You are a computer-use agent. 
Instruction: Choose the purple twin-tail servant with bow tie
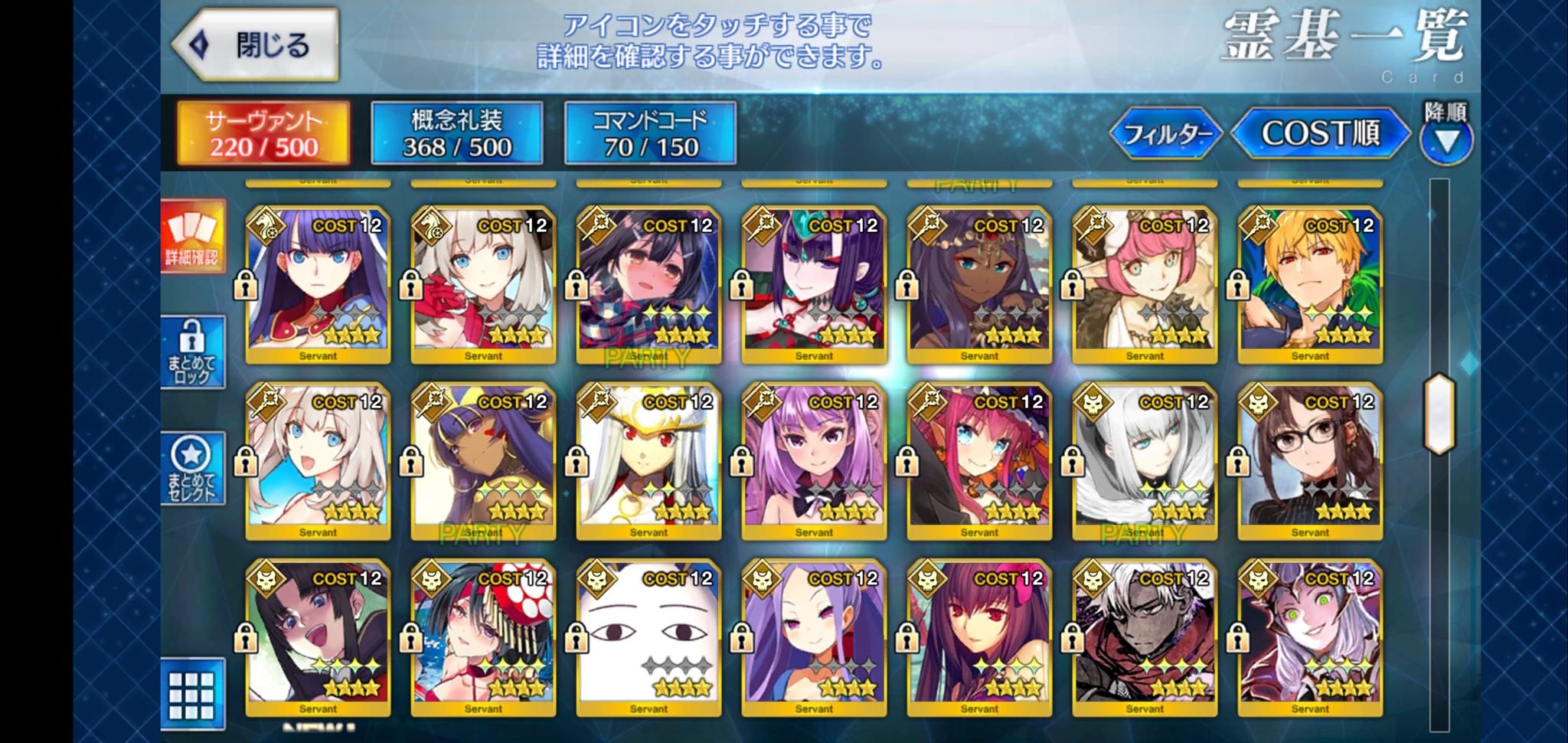814,460
